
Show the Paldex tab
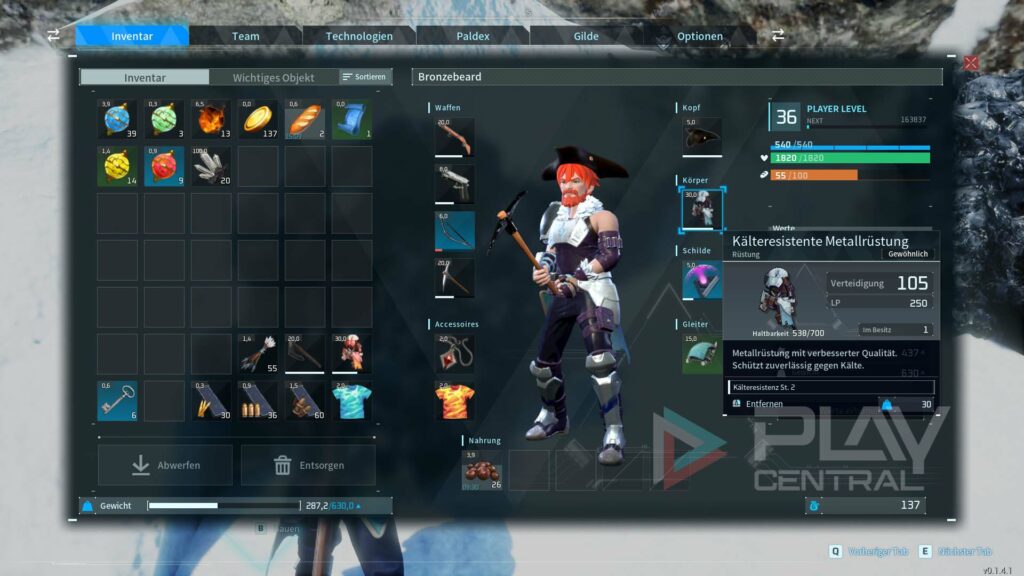[473, 37]
